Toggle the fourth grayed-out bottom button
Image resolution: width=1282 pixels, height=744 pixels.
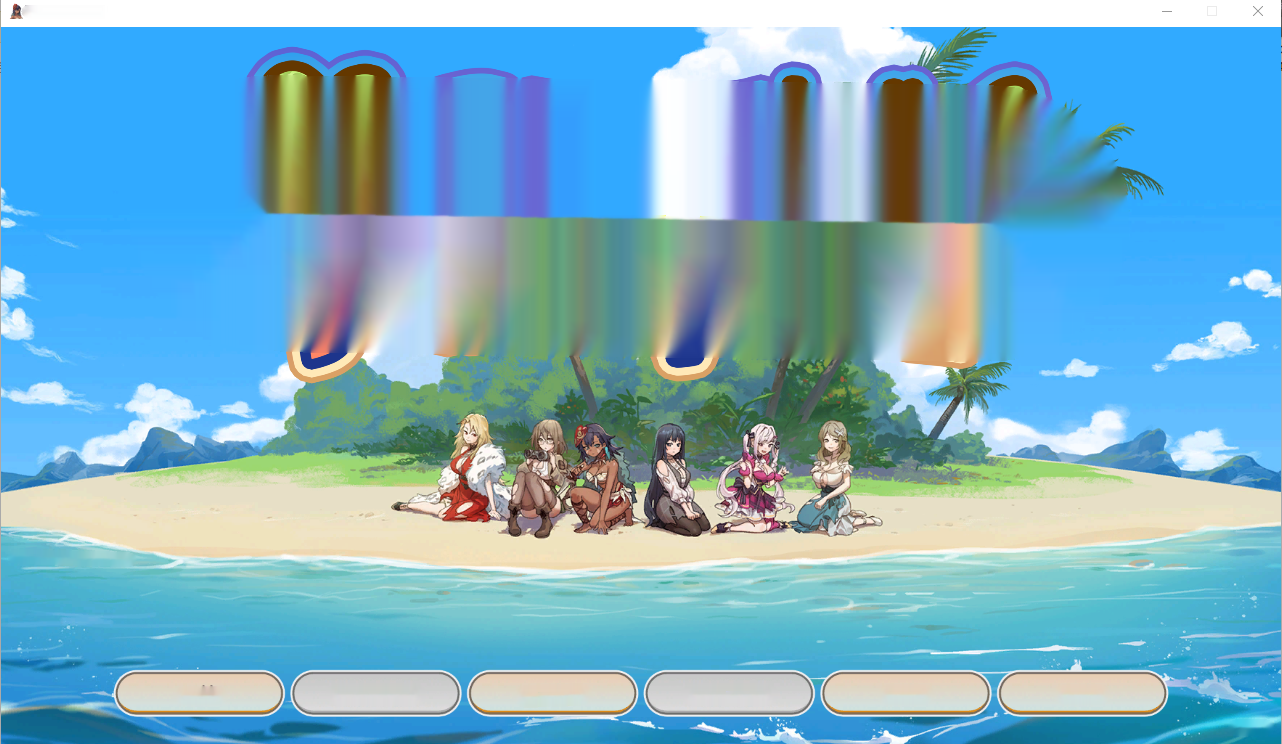click(729, 692)
